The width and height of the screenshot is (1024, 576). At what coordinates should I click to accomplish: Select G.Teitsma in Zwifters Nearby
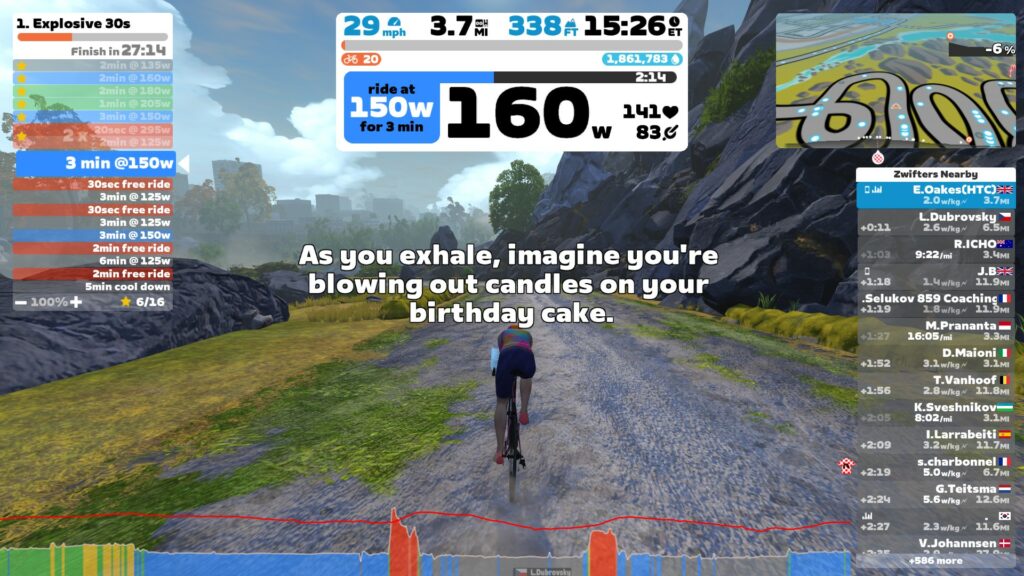(935, 493)
